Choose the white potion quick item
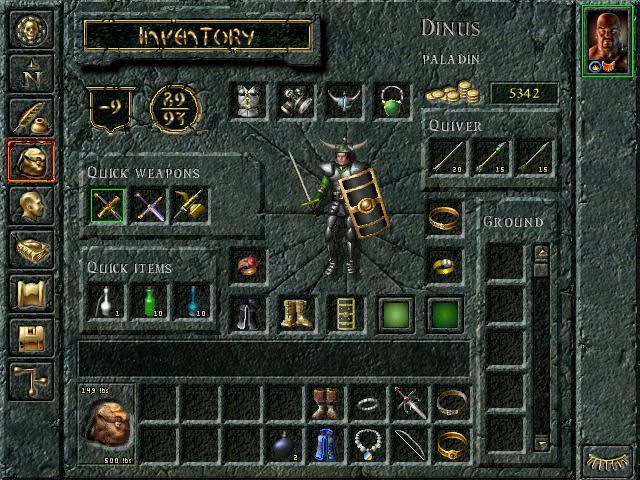 click(106, 301)
